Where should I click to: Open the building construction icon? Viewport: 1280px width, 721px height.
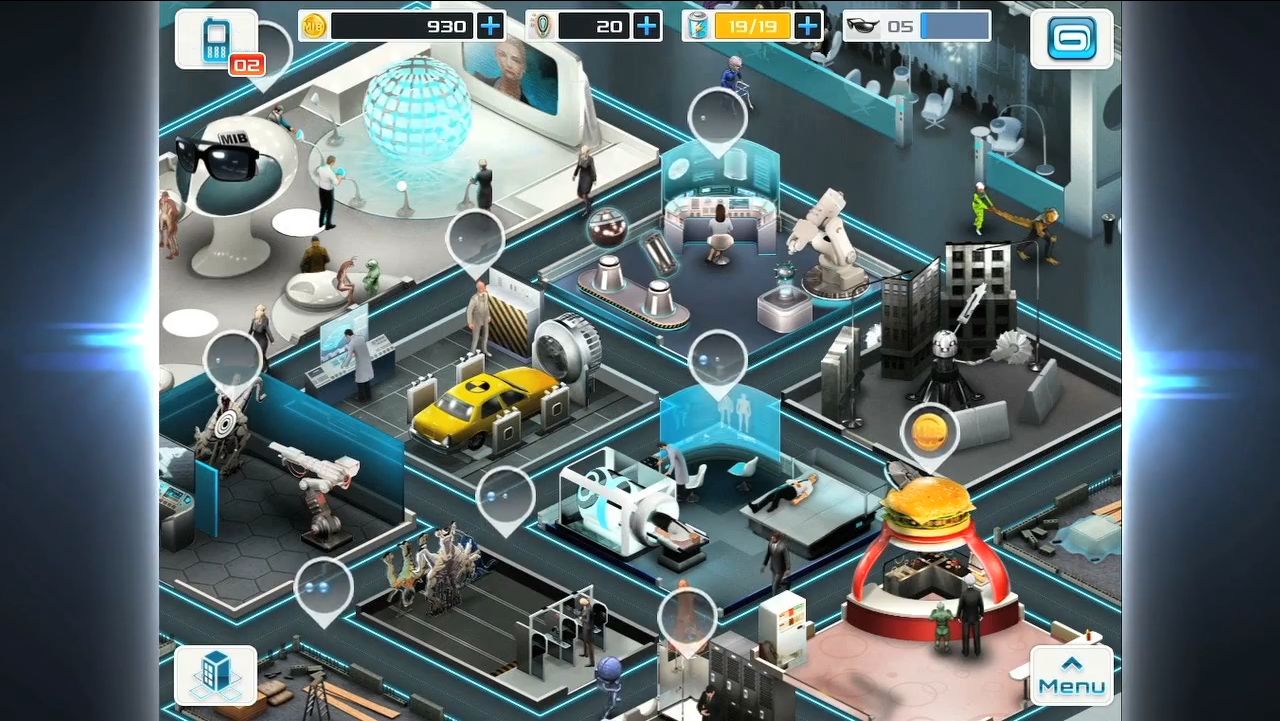pyautogui.click(x=216, y=675)
